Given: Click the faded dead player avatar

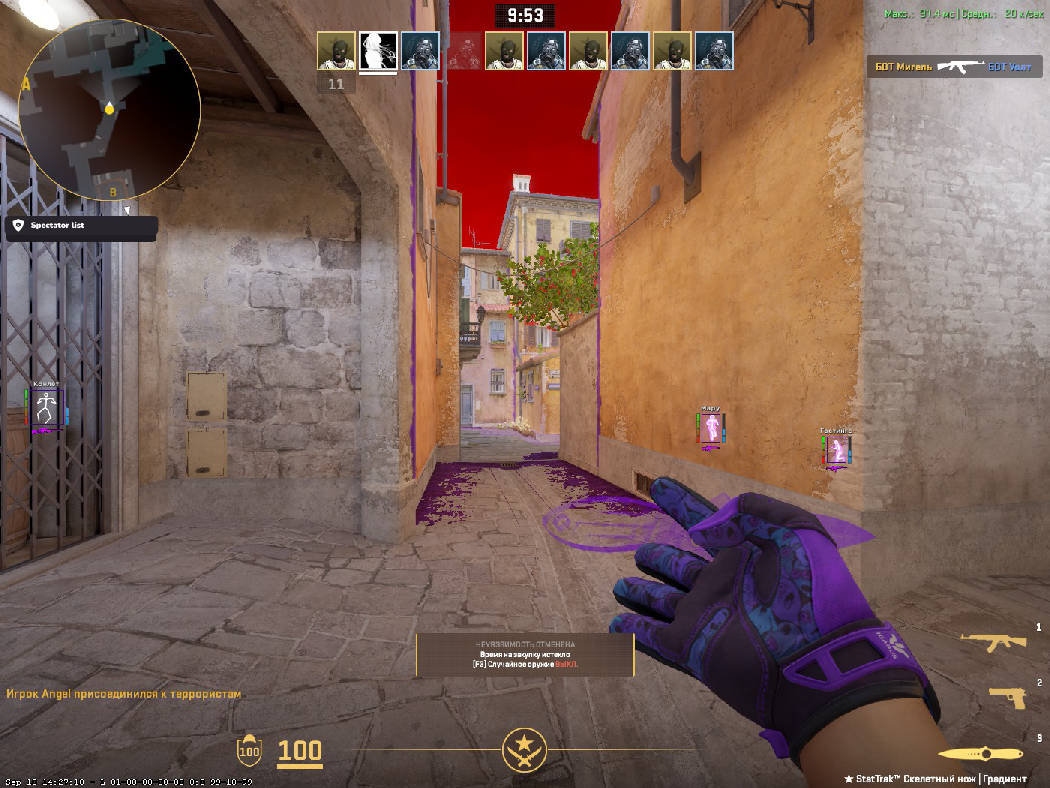Looking at the screenshot, I should point(462,51).
